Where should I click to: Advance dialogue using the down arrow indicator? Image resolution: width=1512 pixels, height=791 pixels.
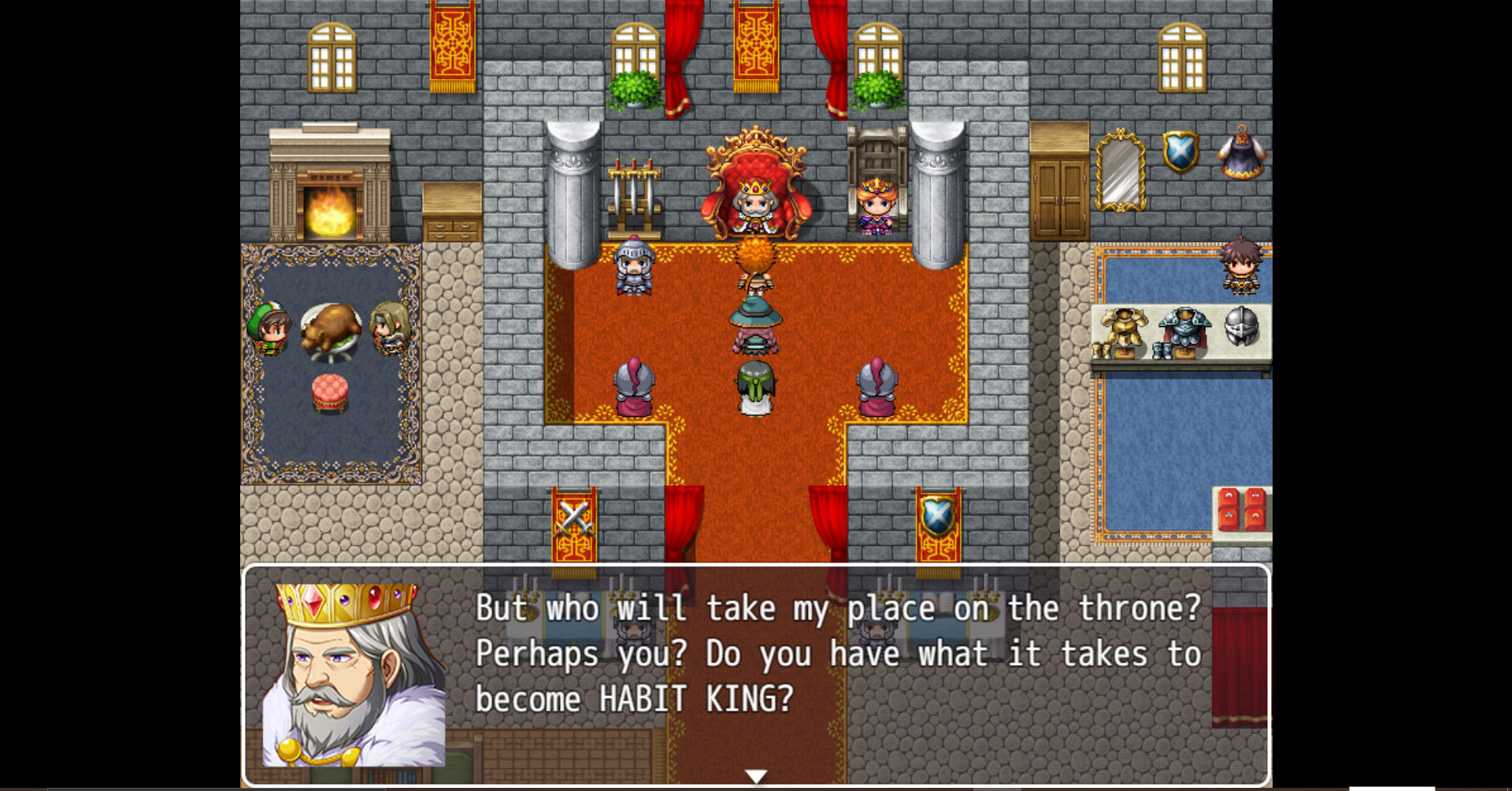coord(756,775)
